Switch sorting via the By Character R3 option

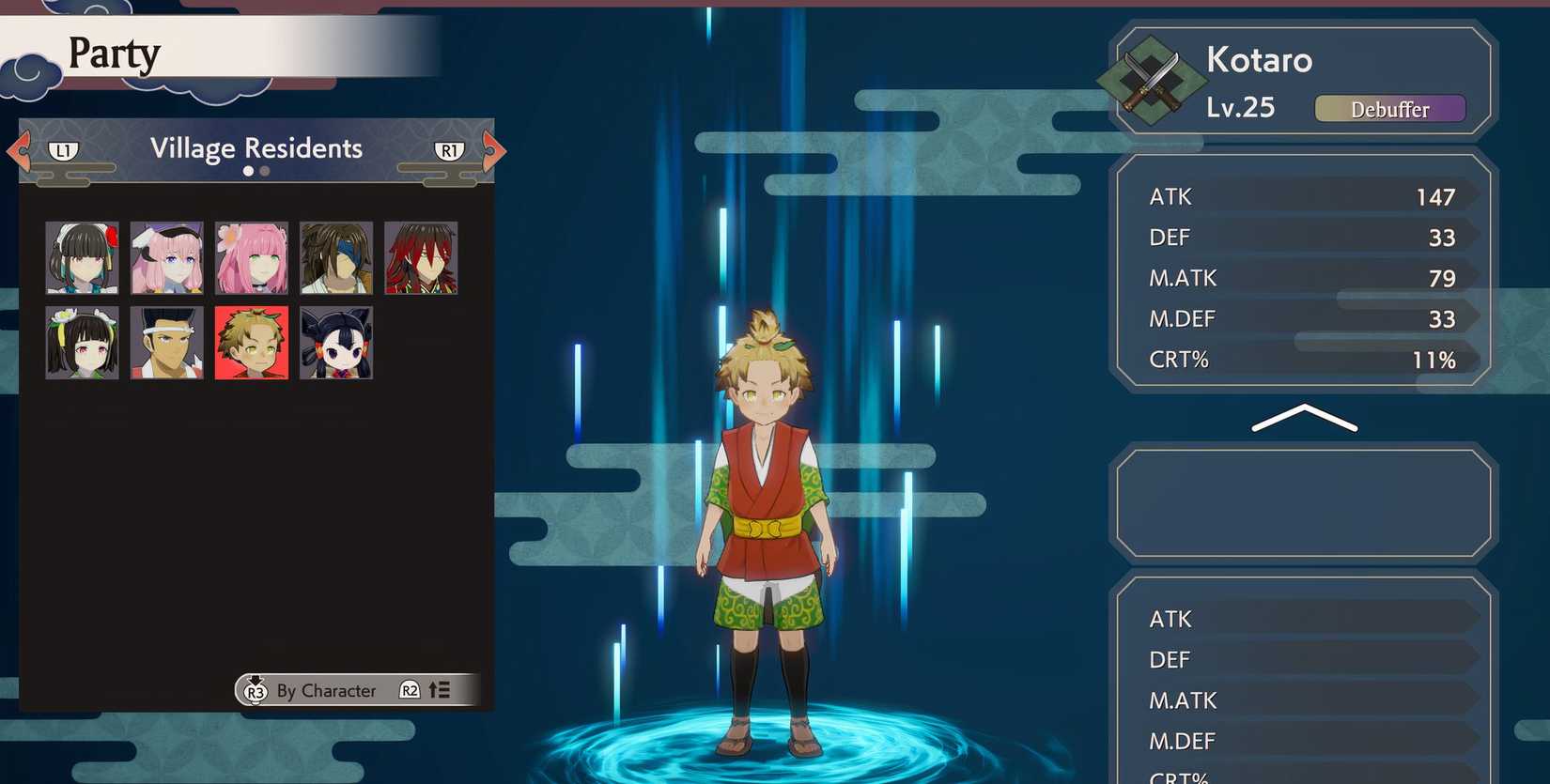(310, 690)
